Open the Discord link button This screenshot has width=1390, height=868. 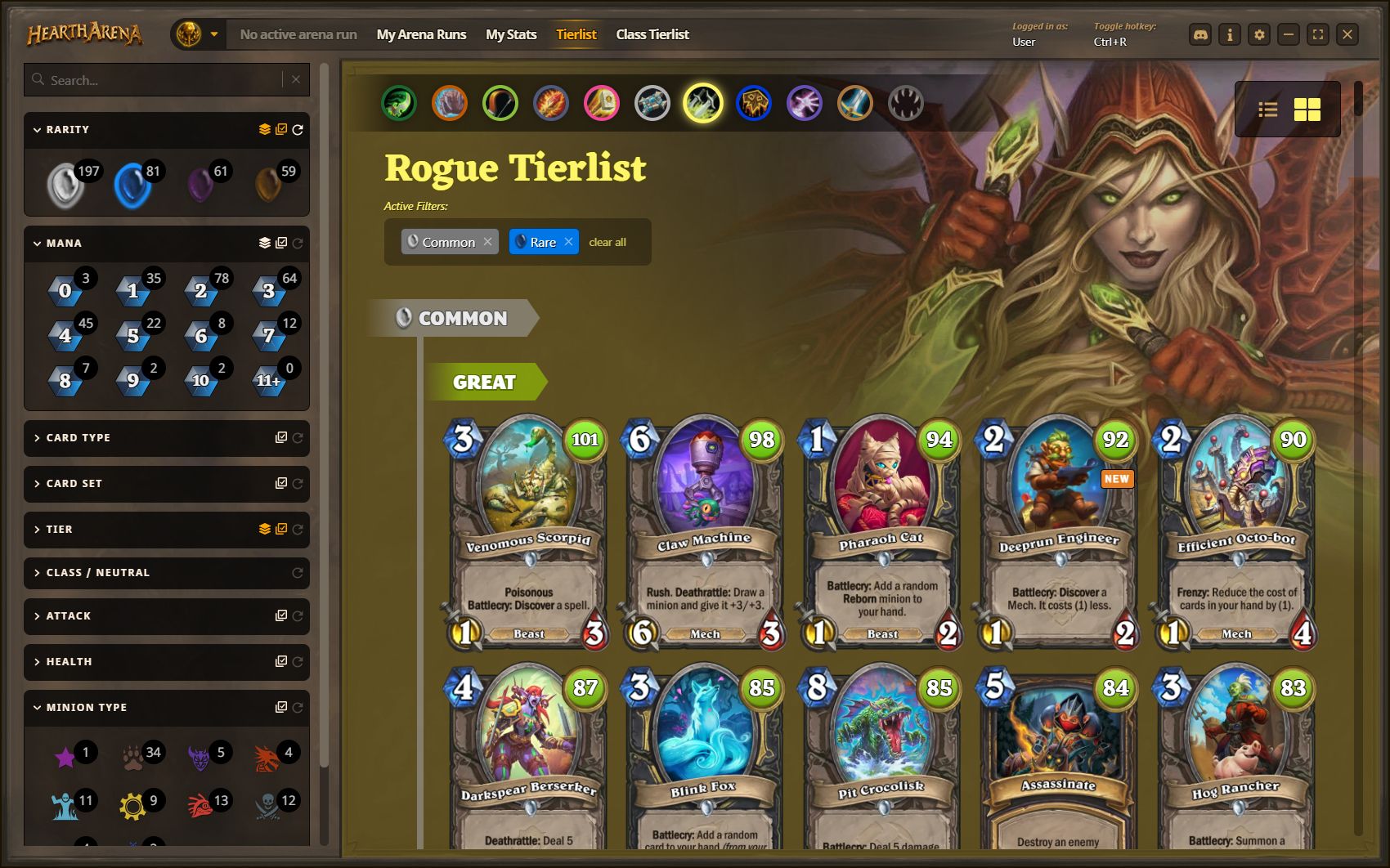click(x=1200, y=35)
